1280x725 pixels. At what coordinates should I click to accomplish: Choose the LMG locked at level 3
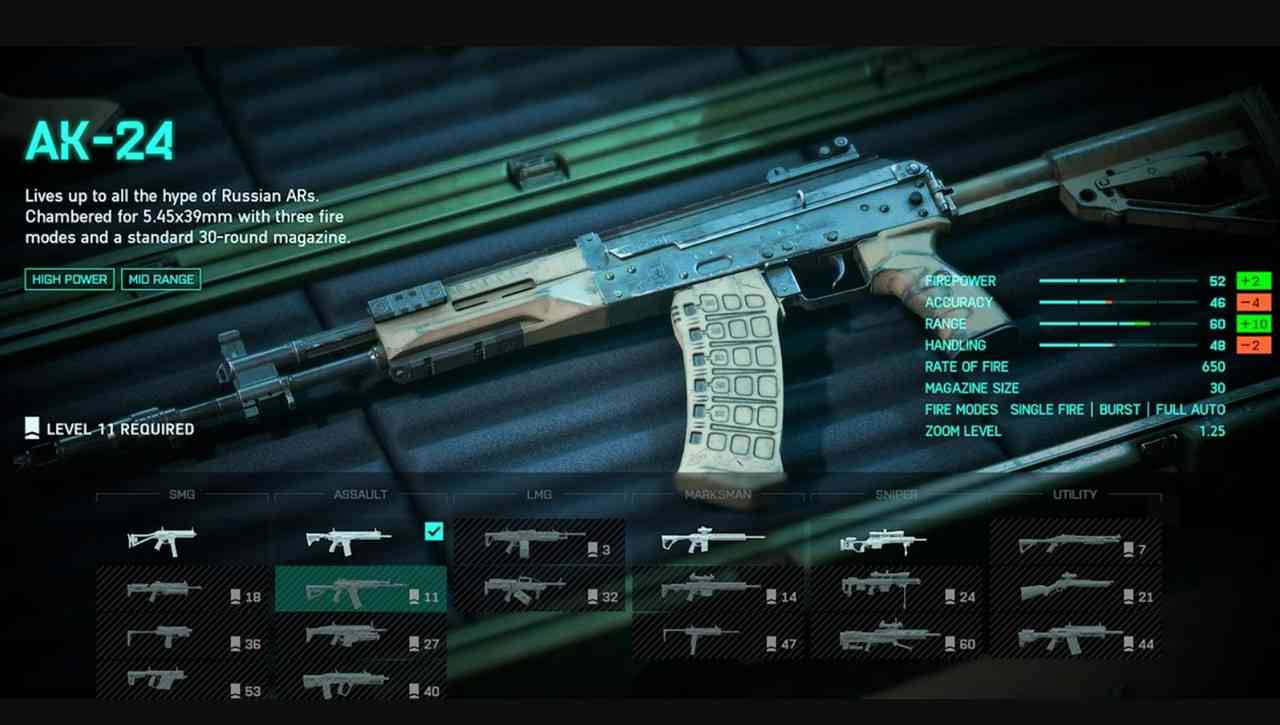coord(539,542)
